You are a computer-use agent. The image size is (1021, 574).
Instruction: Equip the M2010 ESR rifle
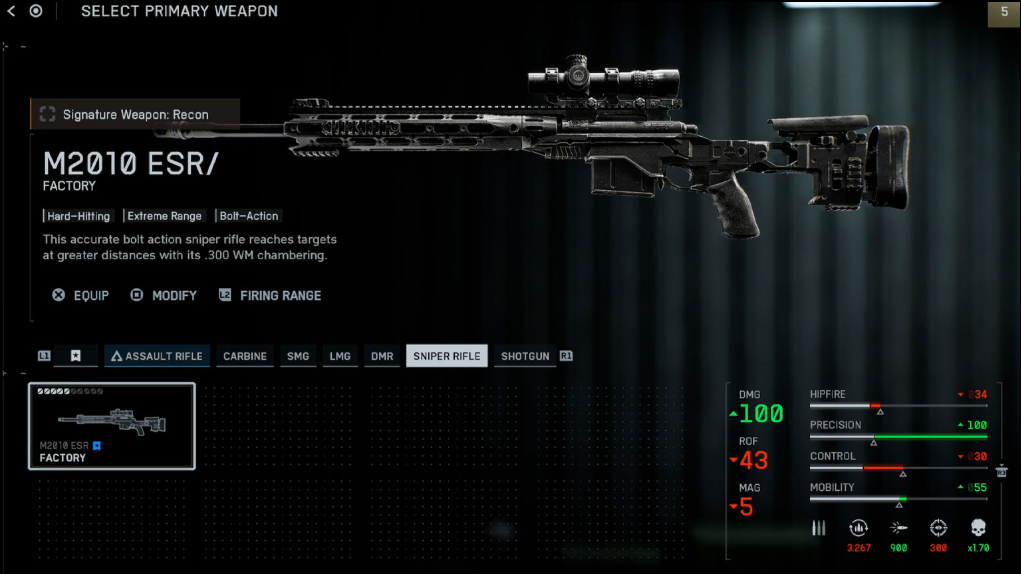(81, 296)
